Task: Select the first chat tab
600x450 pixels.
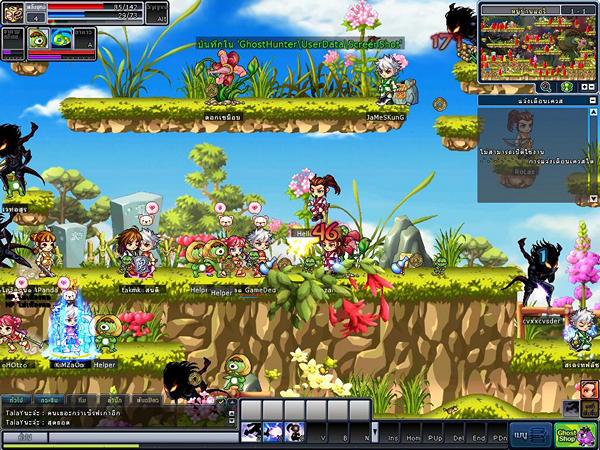Action: point(17,400)
